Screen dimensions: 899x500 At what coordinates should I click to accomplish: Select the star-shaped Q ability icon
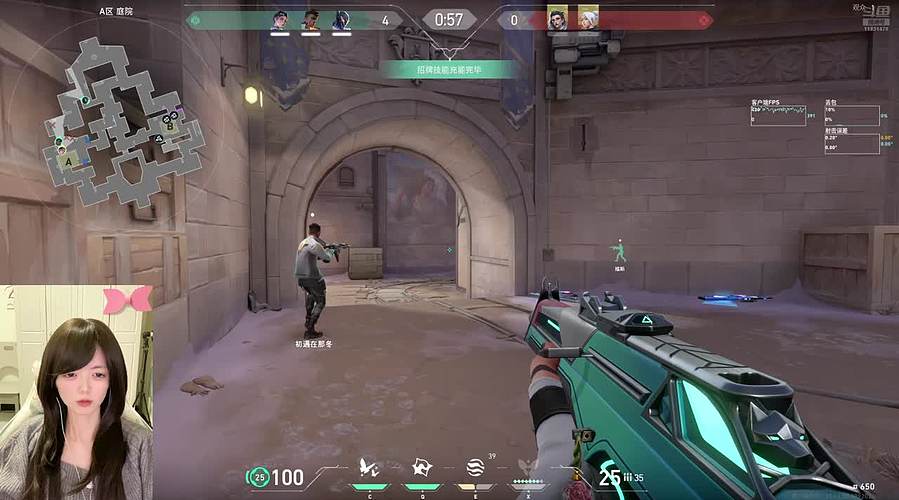[421, 468]
